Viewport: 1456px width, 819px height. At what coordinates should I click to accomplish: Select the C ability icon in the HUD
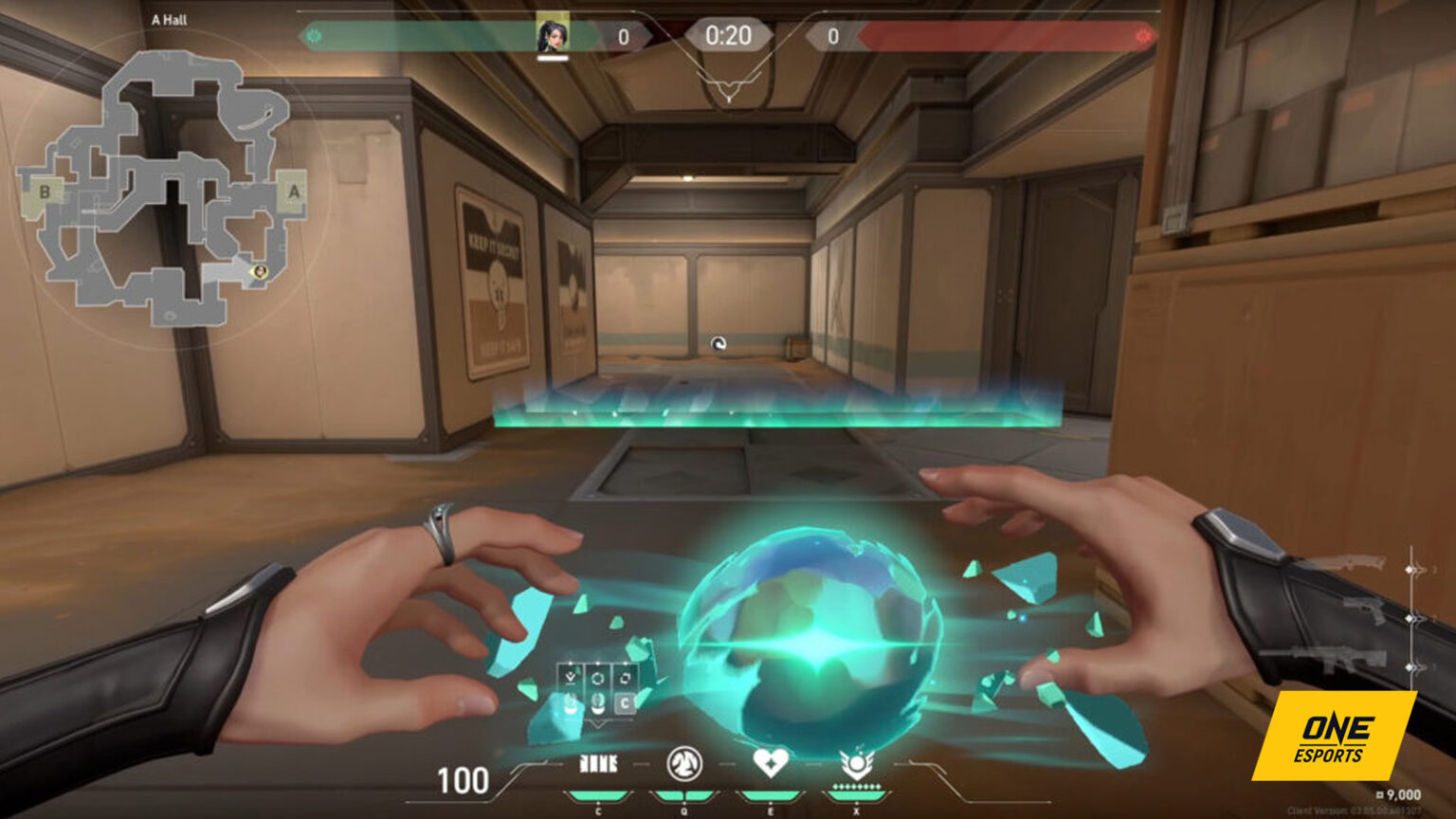click(599, 763)
